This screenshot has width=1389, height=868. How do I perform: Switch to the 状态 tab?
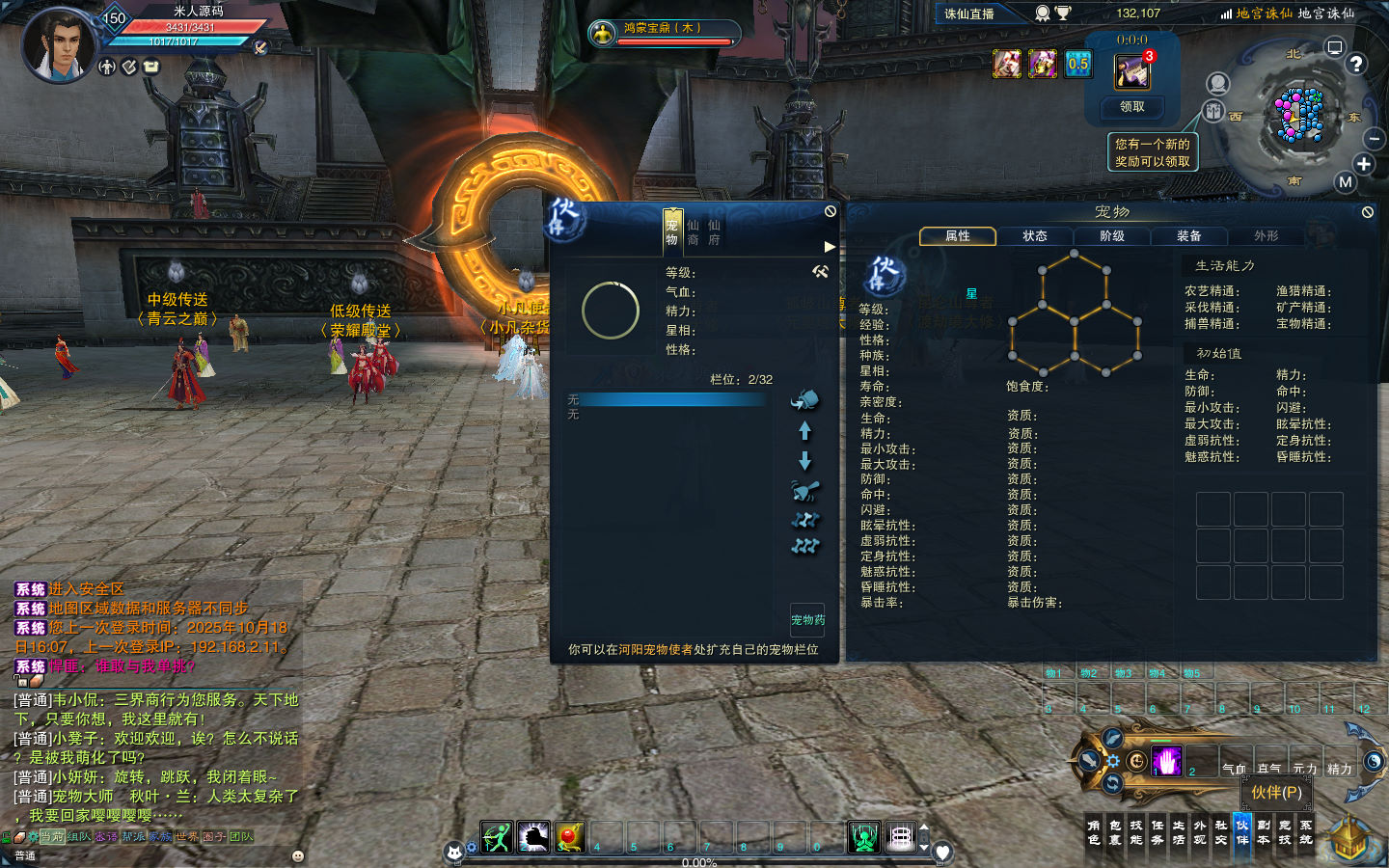[x=1035, y=236]
